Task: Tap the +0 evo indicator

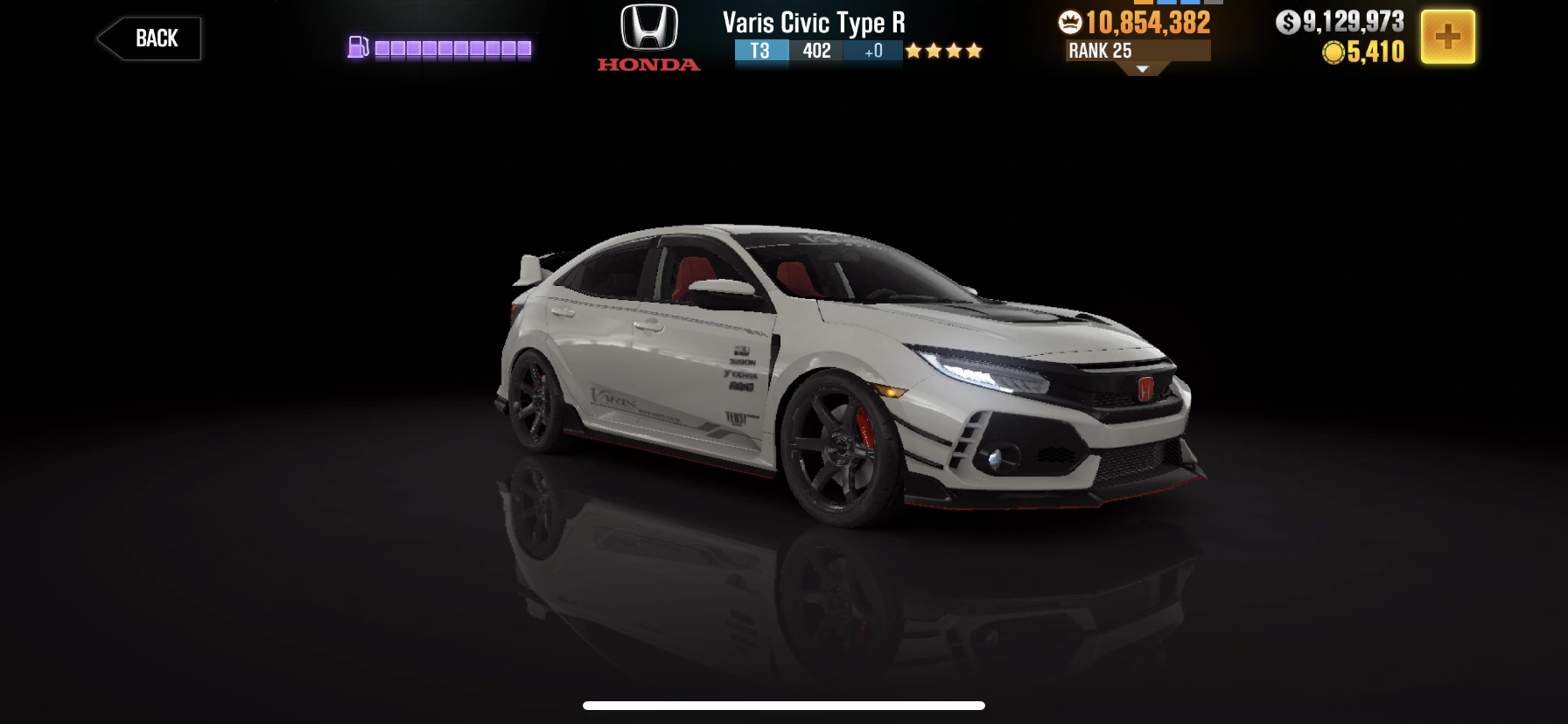Action: (x=871, y=52)
